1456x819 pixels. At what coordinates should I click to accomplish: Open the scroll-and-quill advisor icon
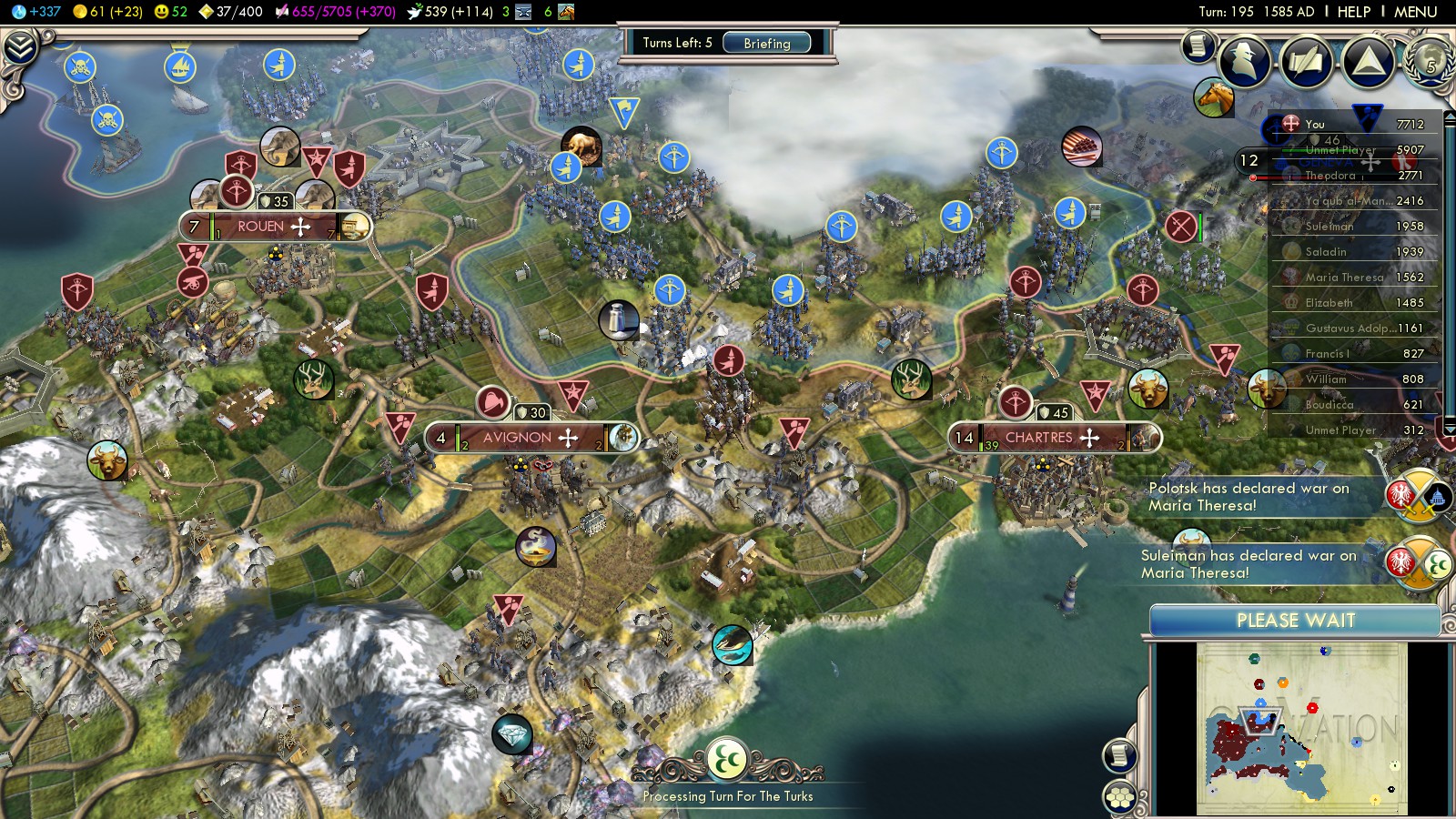click(1306, 61)
